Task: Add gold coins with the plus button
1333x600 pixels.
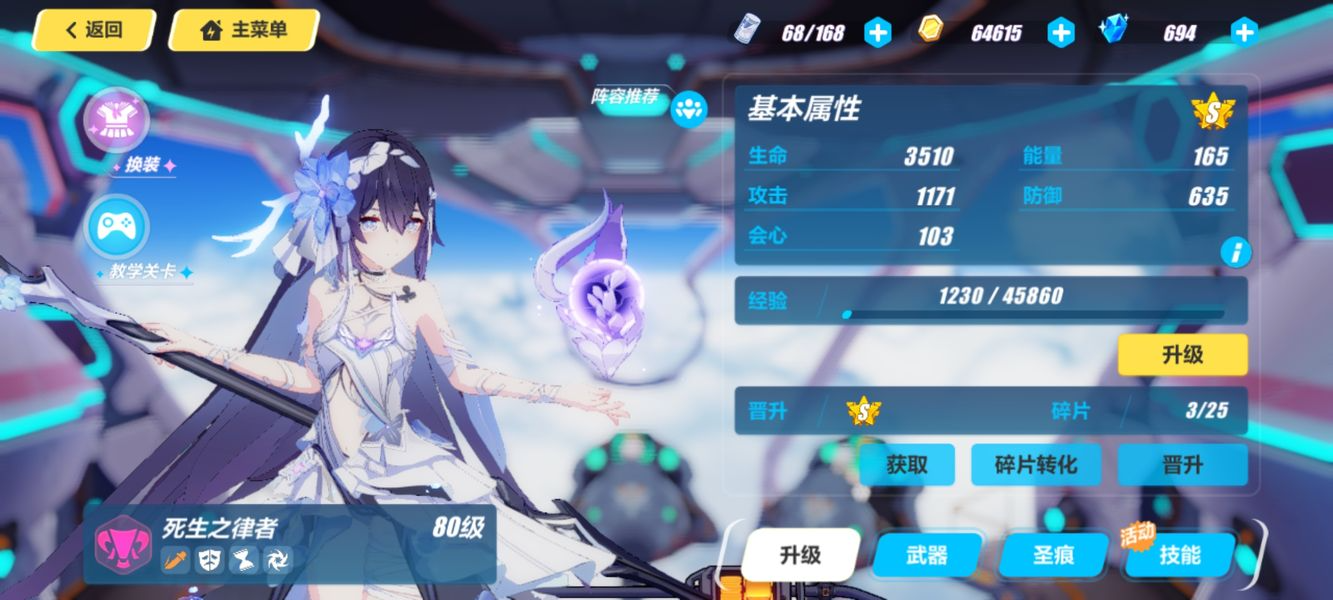Action: pyautogui.click(x=1061, y=33)
